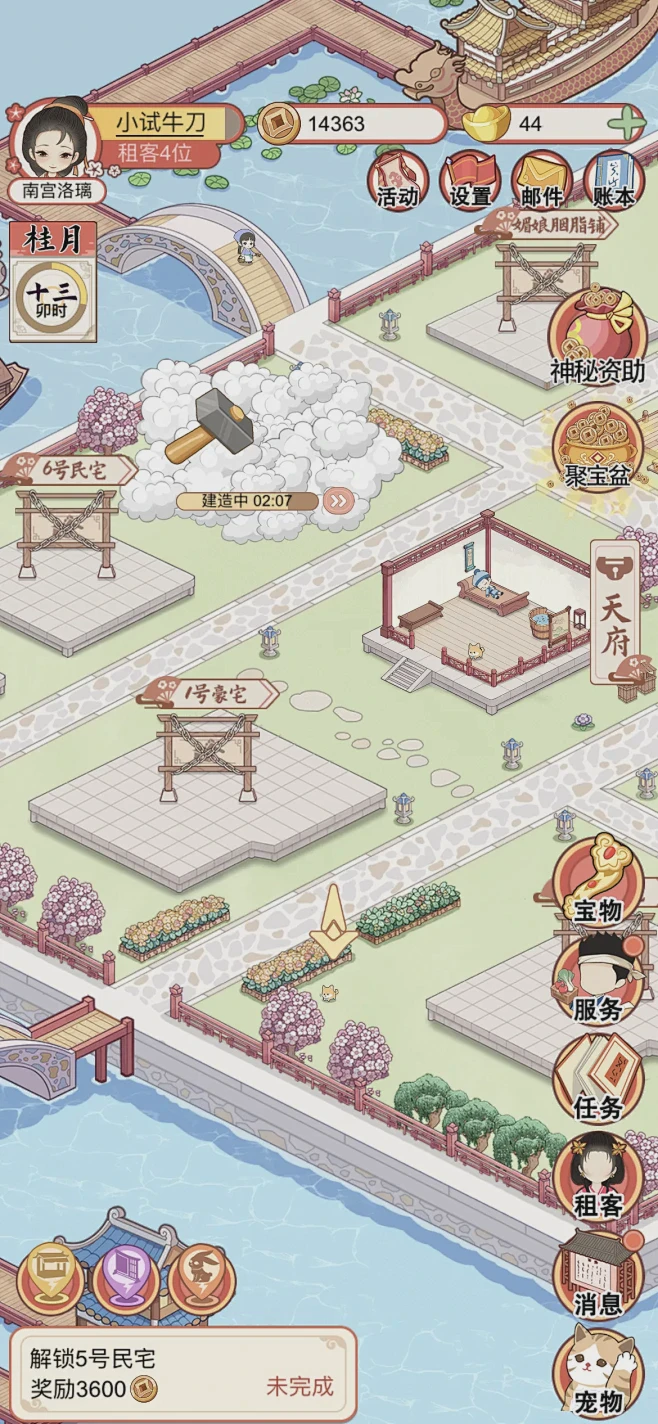Open the 服务 services menu

[598, 980]
